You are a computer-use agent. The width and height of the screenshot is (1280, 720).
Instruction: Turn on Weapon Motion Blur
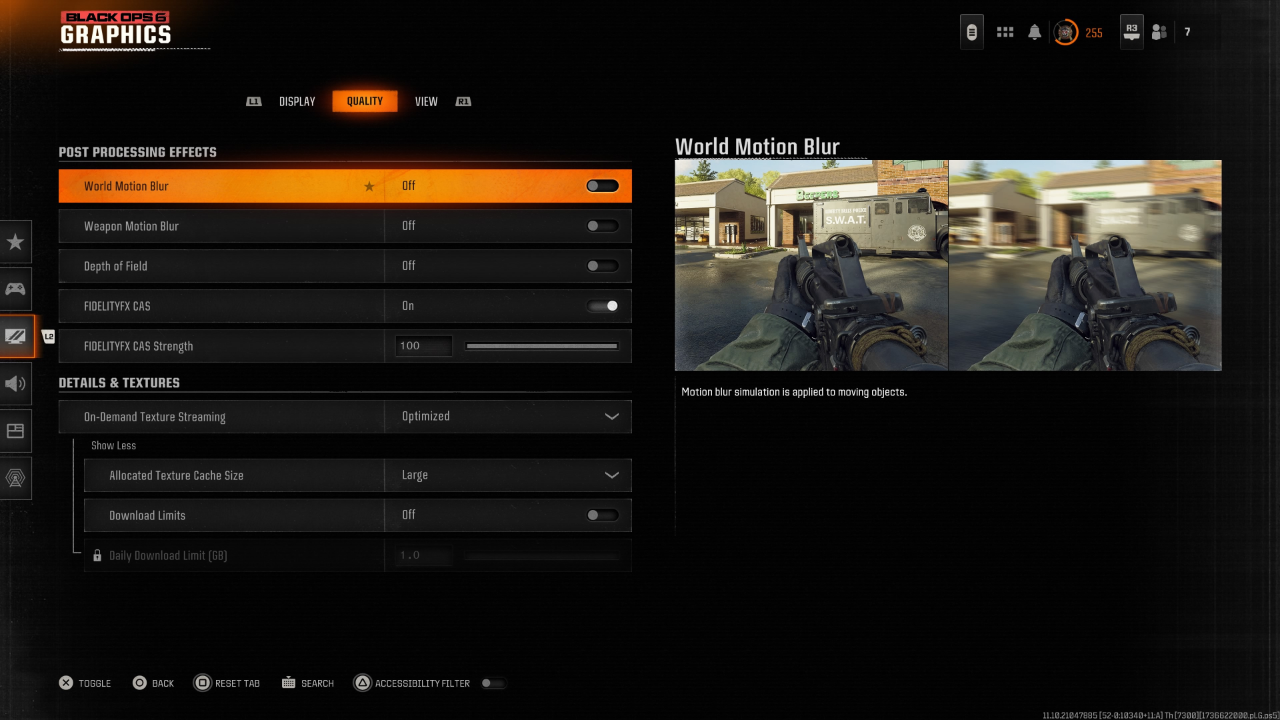pos(602,226)
